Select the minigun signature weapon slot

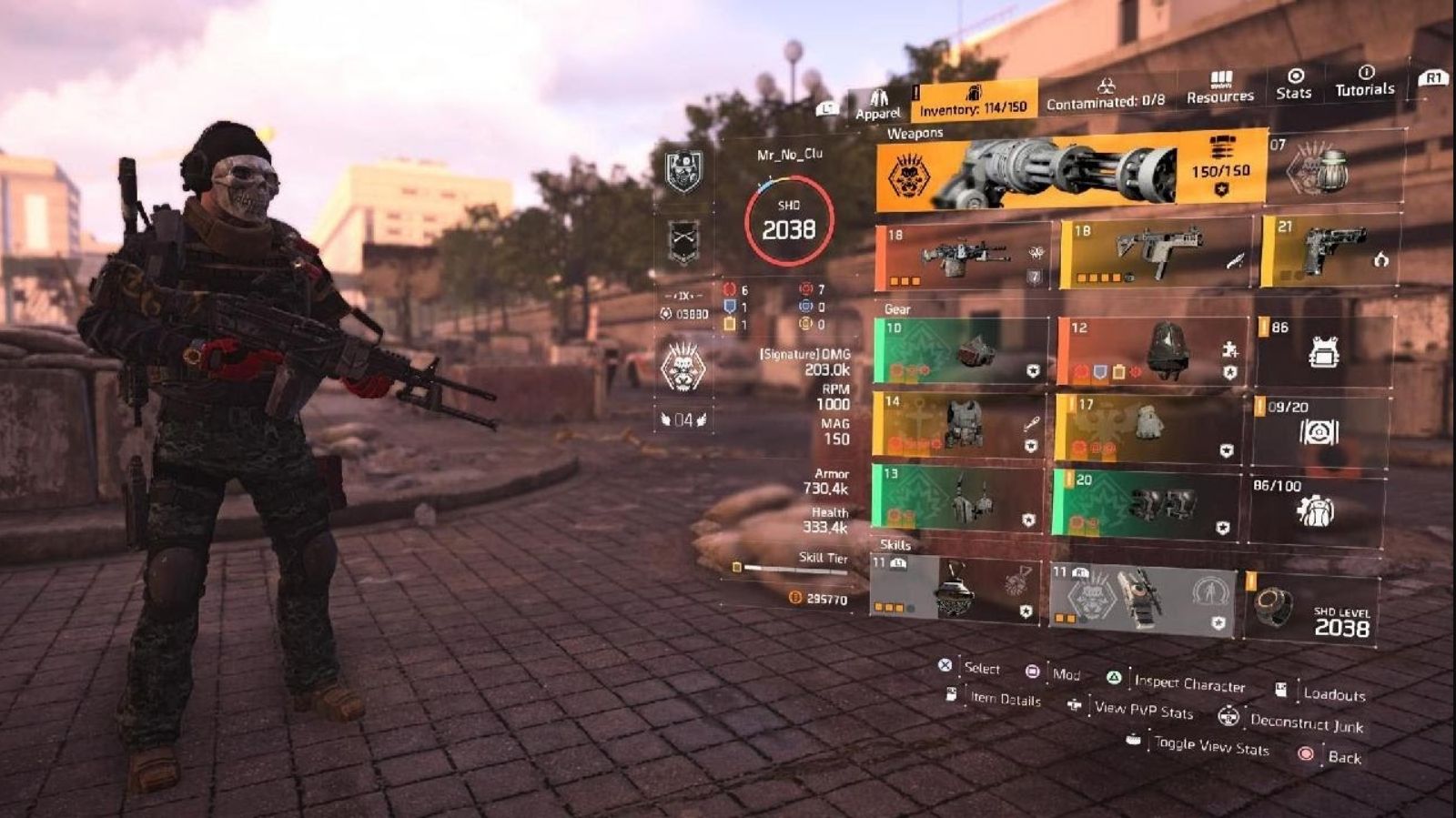point(1071,171)
